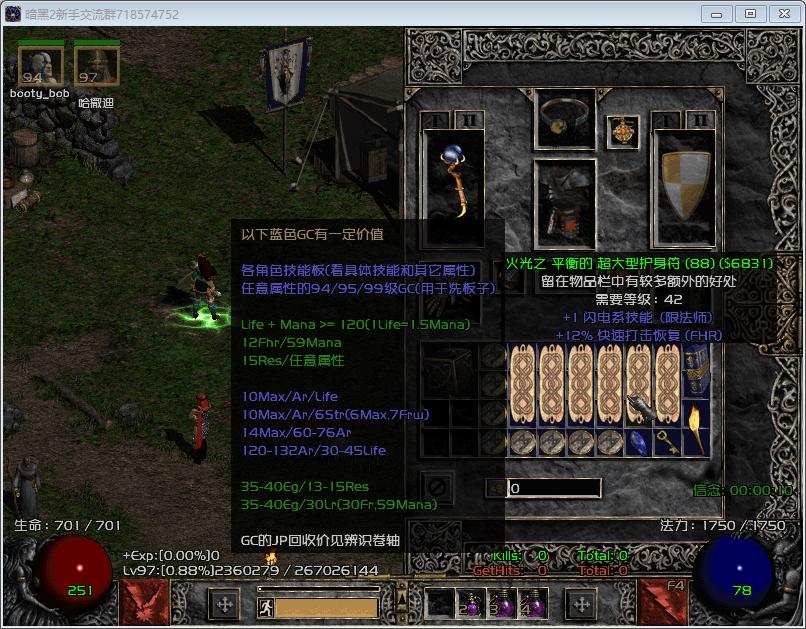Viewport: 806px width, 629px height.
Task: Activate the left-click skill icon
Action: pyautogui.click(x=141, y=602)
